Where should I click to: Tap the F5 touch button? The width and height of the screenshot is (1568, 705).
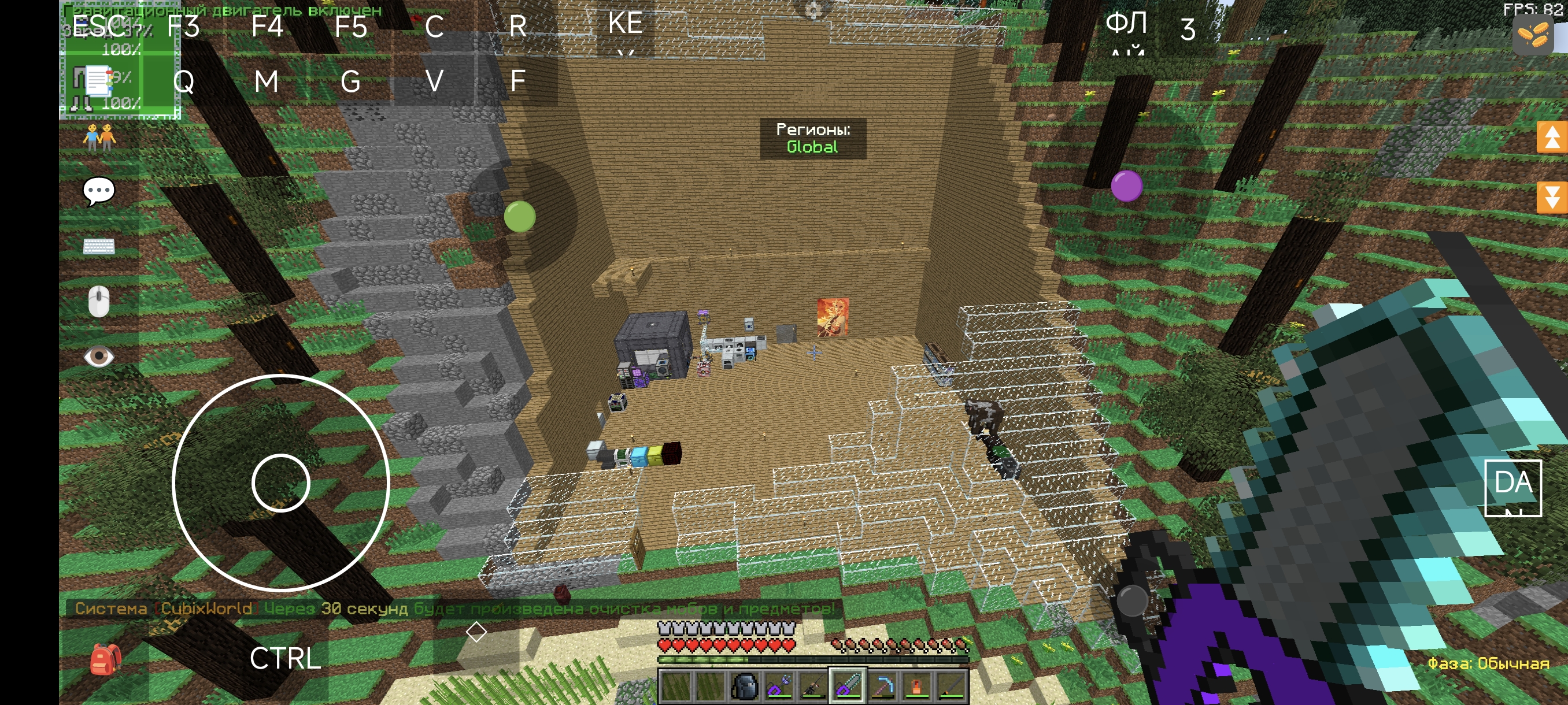[x=351, y=26]
